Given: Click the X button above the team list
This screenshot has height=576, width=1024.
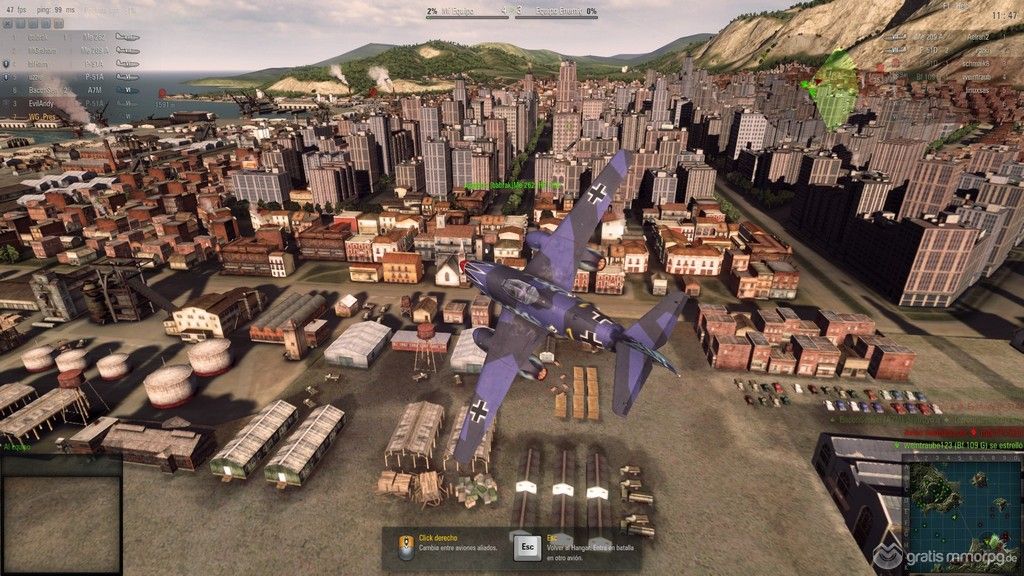Looking at the screenshot, I should point(8,22).
